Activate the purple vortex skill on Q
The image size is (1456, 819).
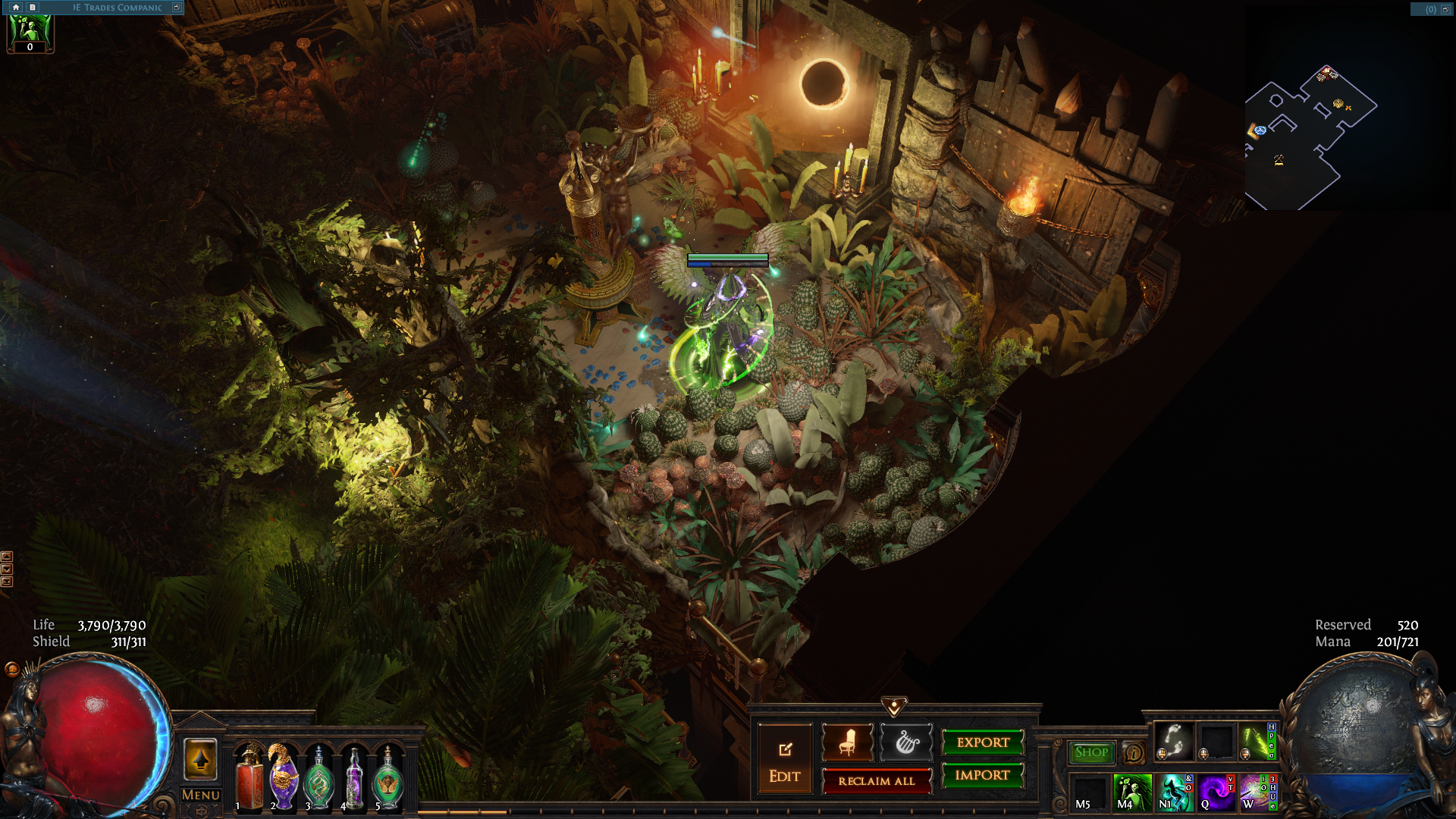pos(1216,792)
